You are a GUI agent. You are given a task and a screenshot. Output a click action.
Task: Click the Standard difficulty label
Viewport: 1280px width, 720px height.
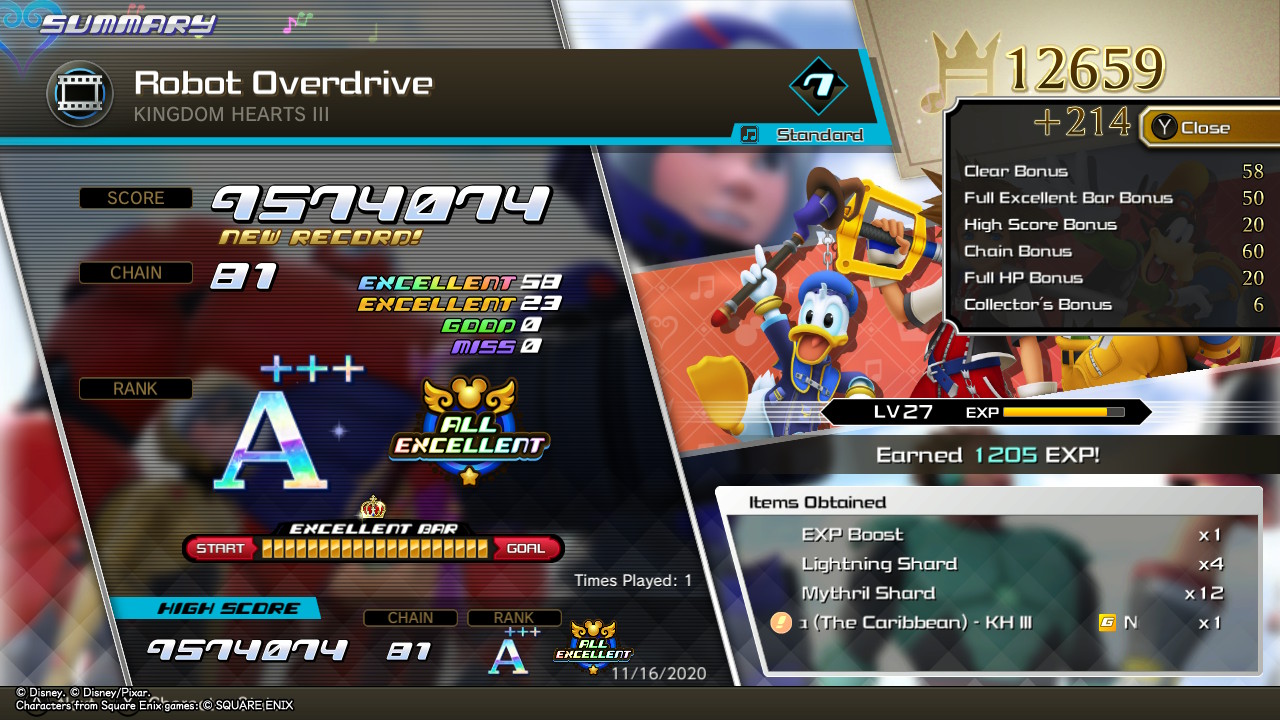[818, 135]
